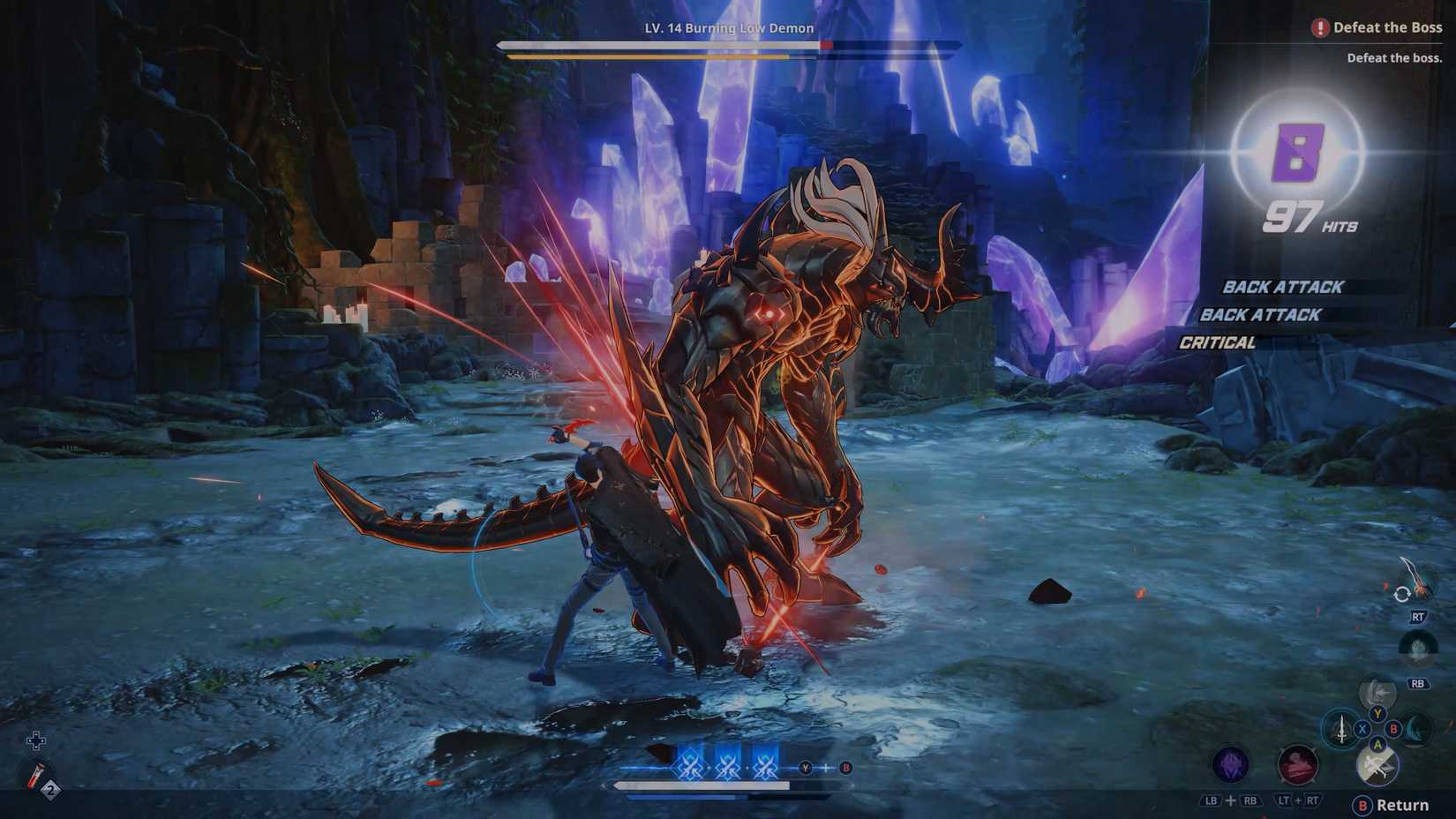Image resolution: width=1456 pixels, height=819 pixels.
Task: Click the LT + RT combo prompt
Action: 1298,800
